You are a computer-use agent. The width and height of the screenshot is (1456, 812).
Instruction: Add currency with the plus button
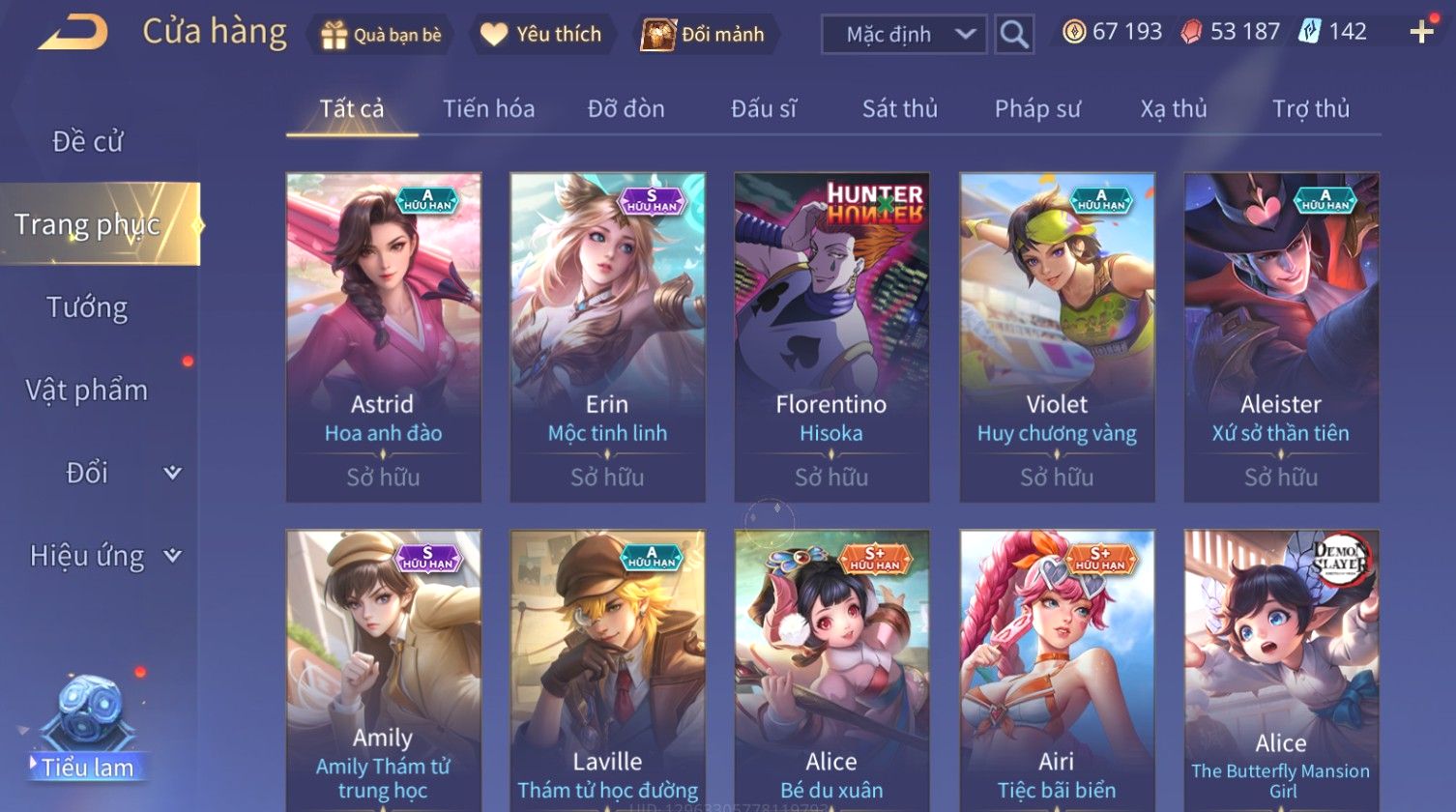pyautogui.click(x=1421, y=33)
